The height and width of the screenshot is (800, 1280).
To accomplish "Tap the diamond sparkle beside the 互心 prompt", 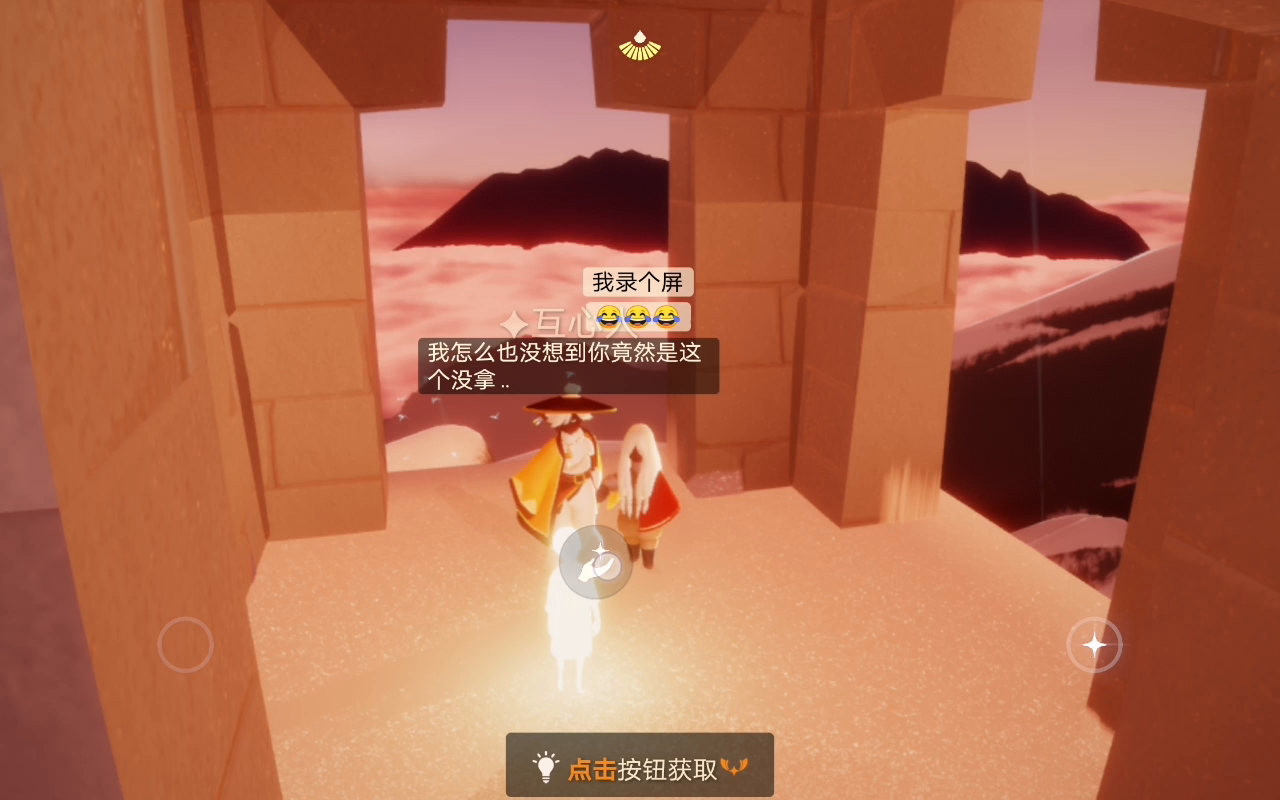I will 512,320.
